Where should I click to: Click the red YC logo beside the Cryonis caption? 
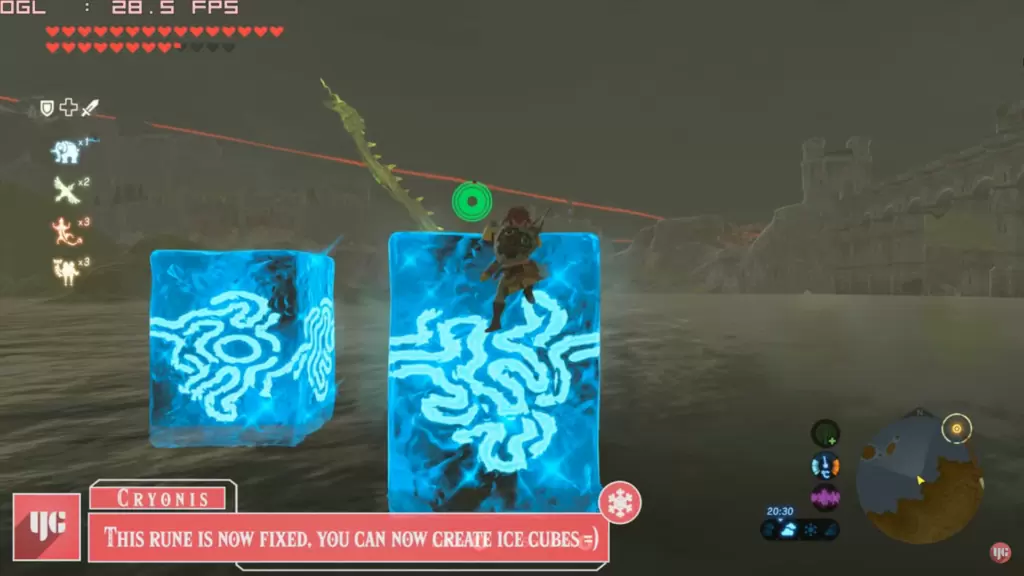pos(47,526)
